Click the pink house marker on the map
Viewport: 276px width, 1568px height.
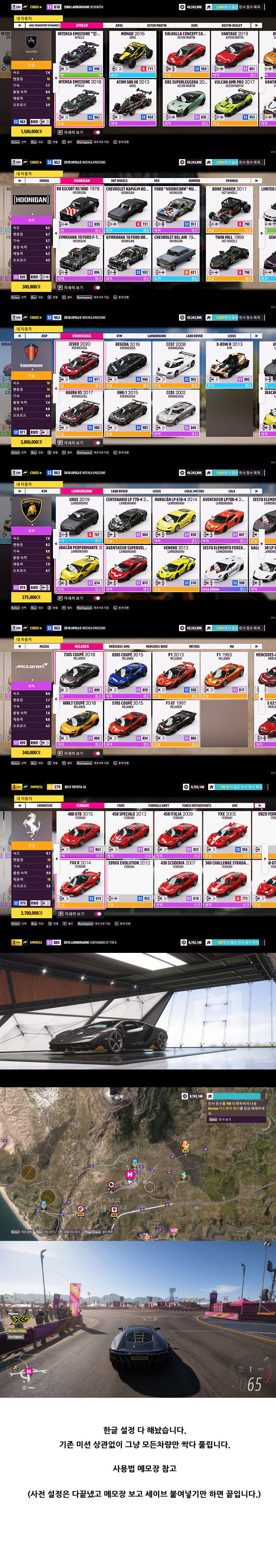point(129,1175)
